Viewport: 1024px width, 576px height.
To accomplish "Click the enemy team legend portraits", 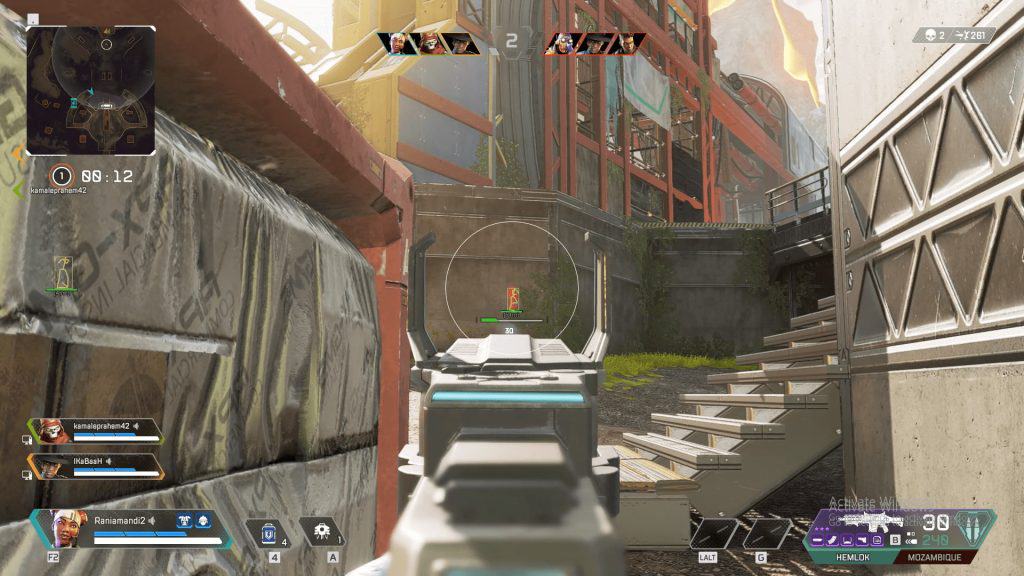I will [595, 43].
